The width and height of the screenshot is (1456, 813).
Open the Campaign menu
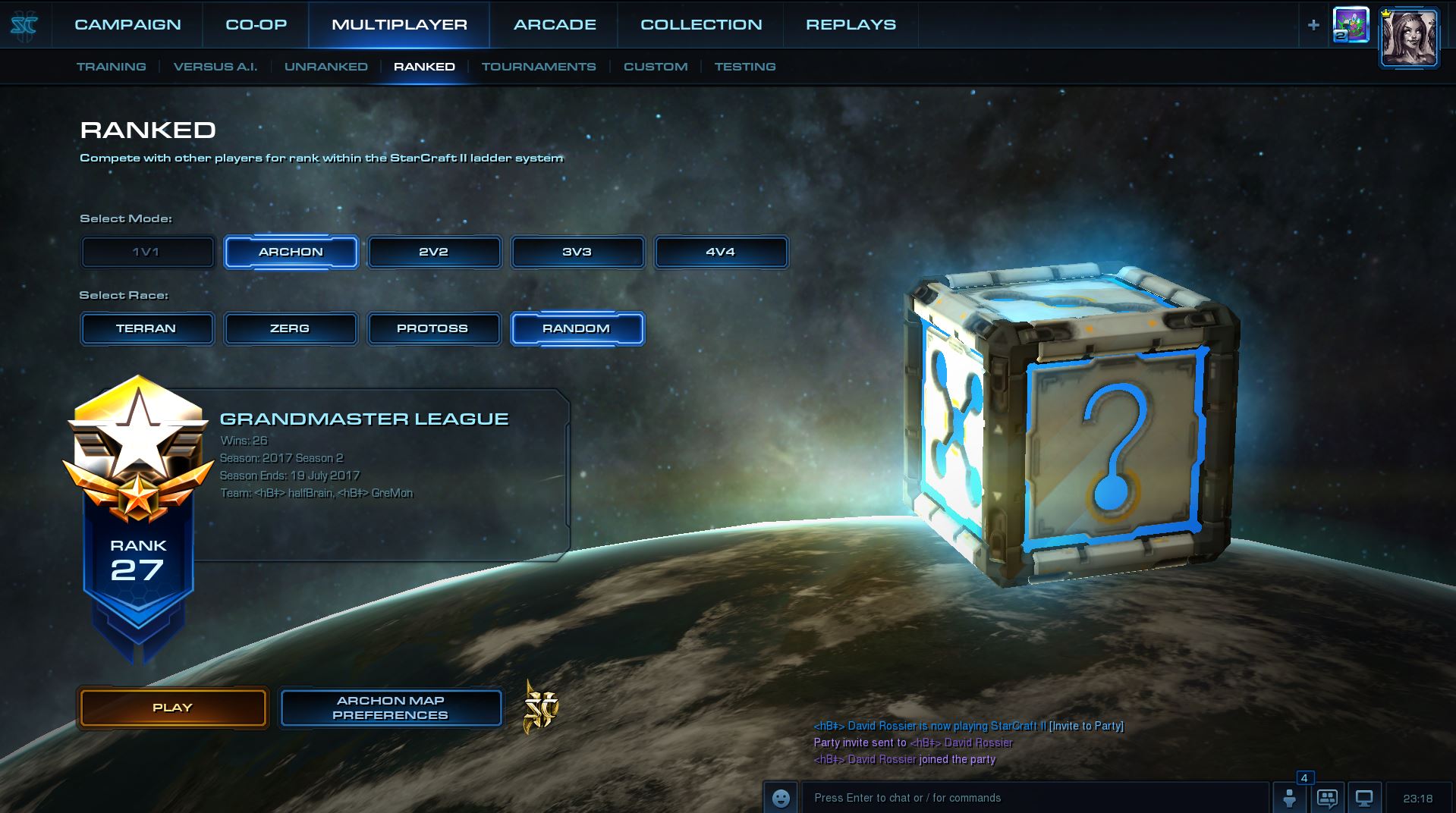coord(127,24)
